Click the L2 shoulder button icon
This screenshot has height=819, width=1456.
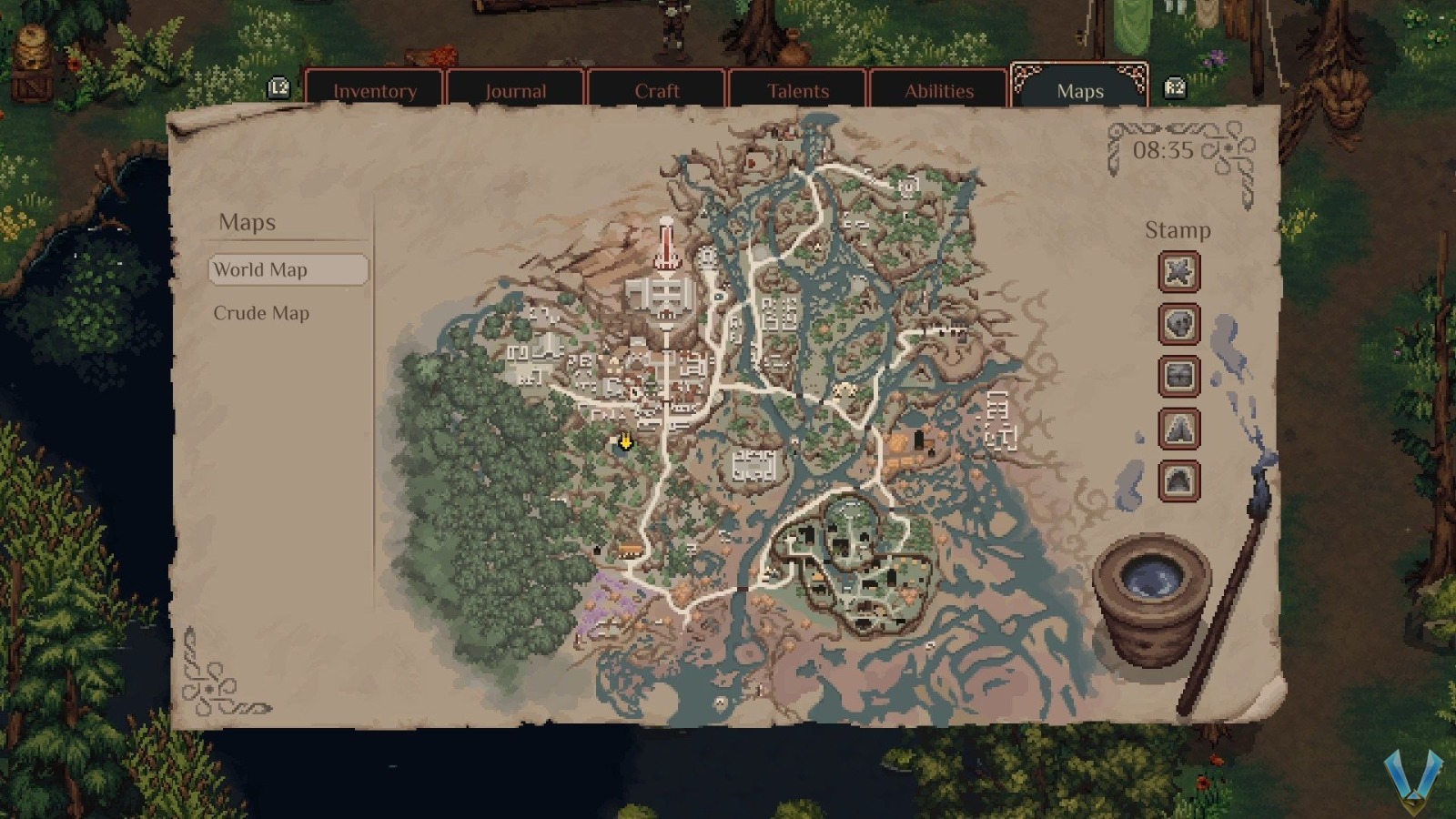(x=278, y=88)
